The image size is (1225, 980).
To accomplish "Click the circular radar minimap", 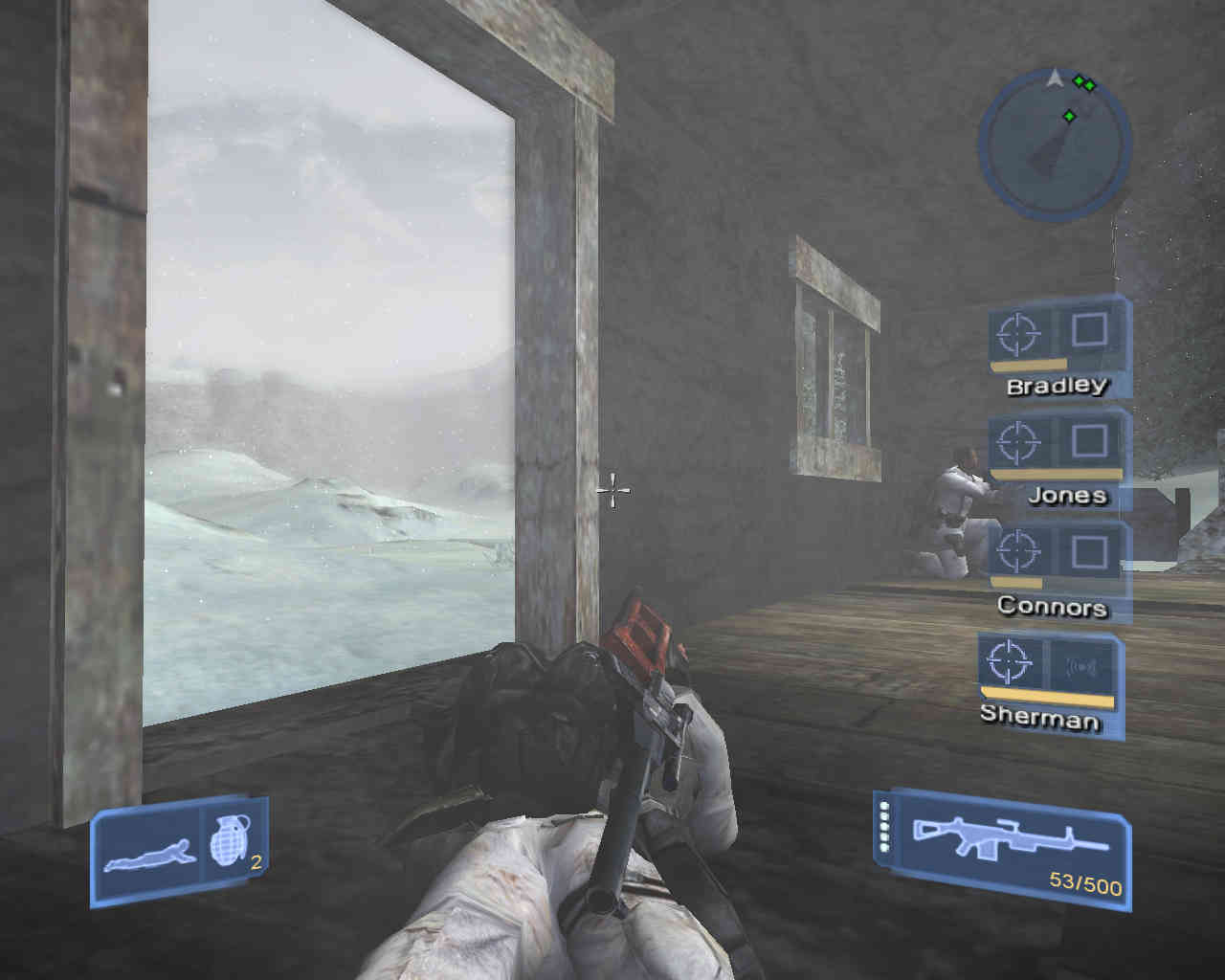I will click(x=1054, y=142).
